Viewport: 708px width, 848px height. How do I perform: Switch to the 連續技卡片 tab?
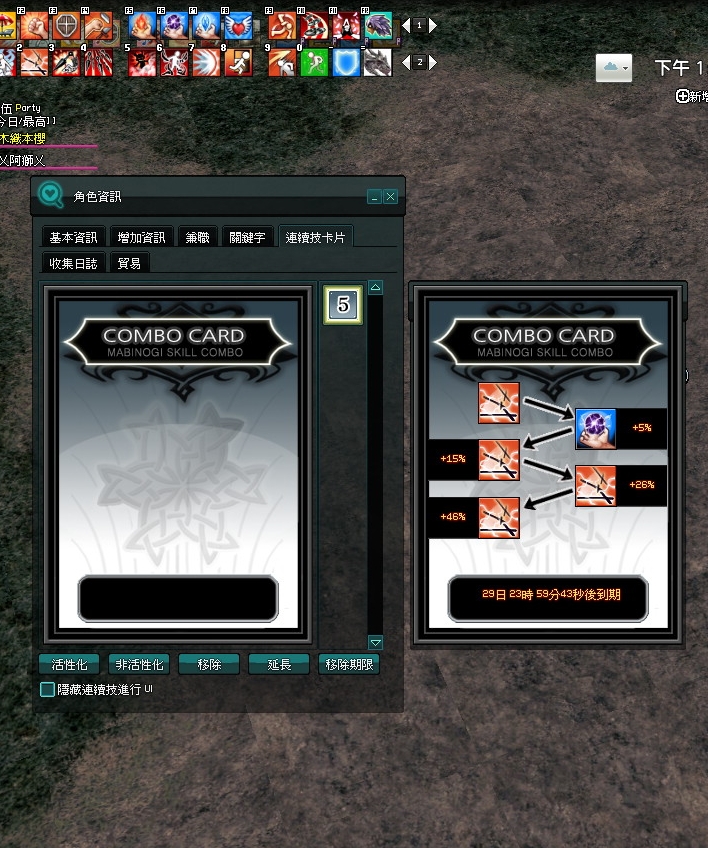(315, 237)
